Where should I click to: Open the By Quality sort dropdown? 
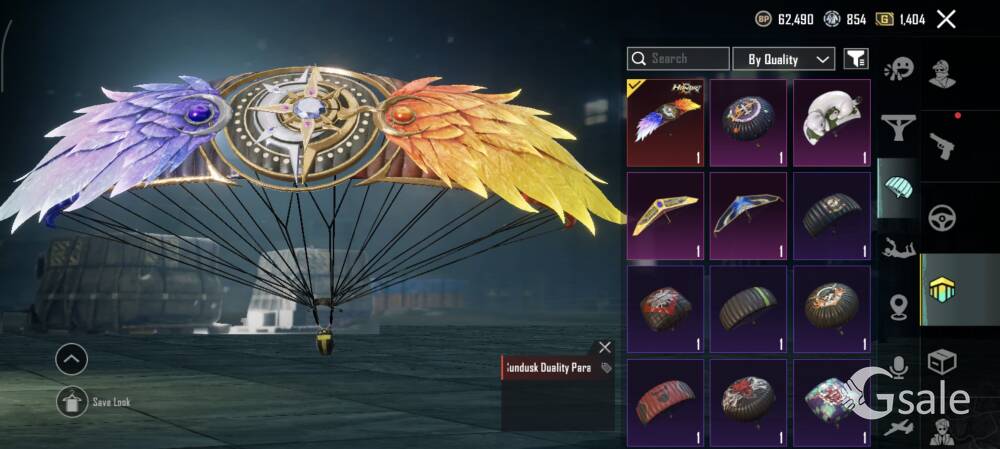click(784, 59)
